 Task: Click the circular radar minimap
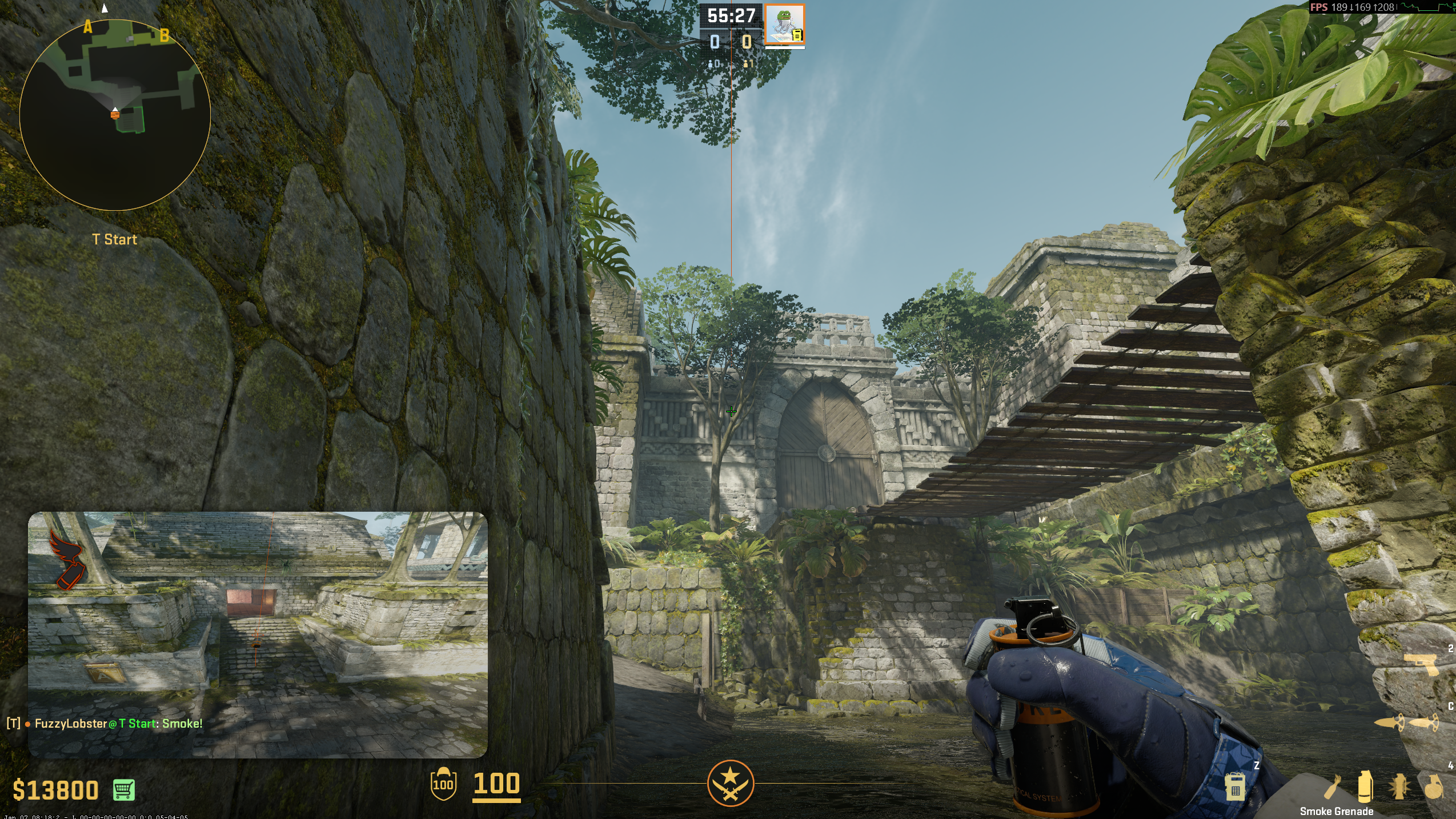point(115,115)
